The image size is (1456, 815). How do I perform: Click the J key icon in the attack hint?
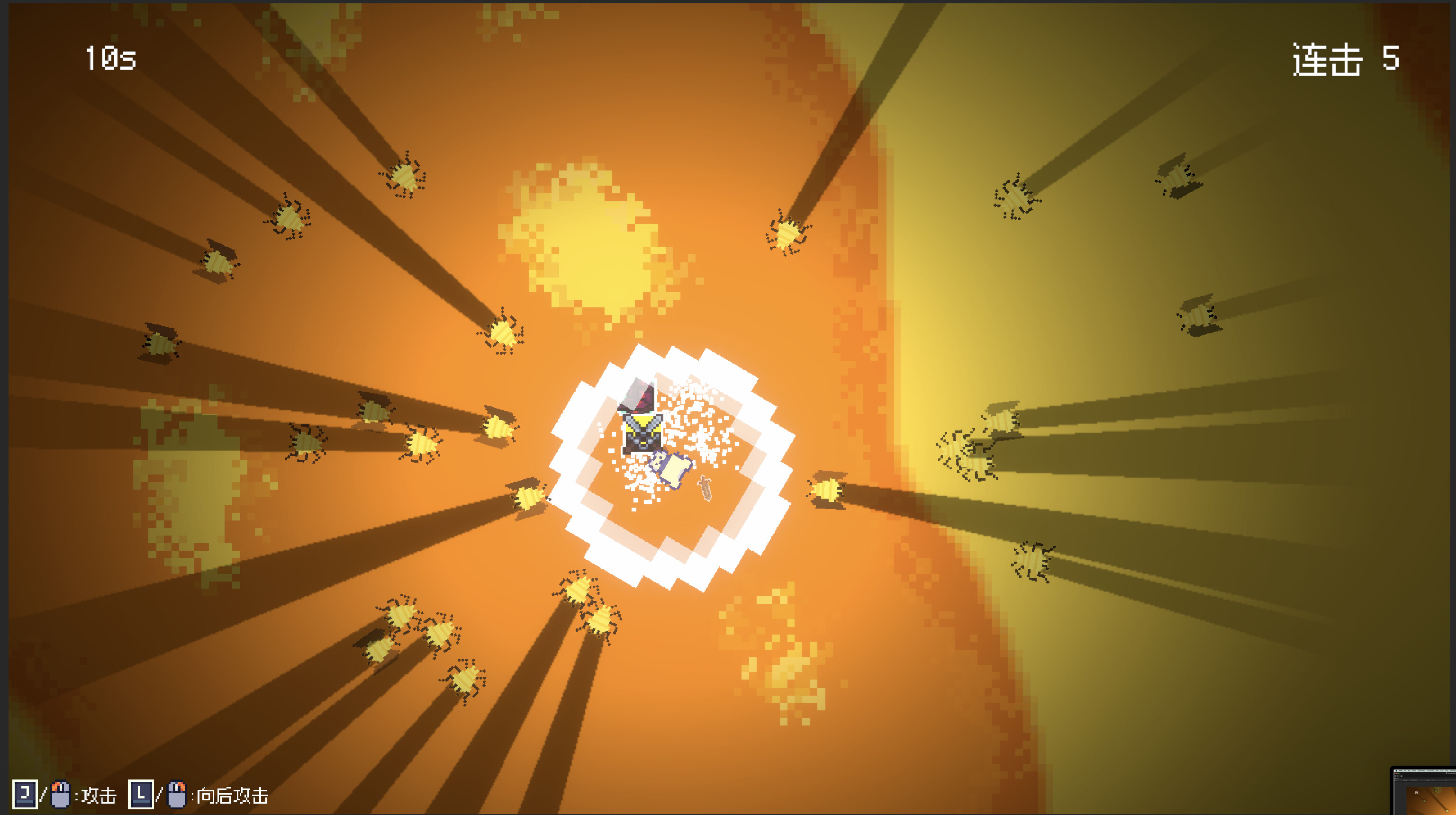click(x=26, y=795)
